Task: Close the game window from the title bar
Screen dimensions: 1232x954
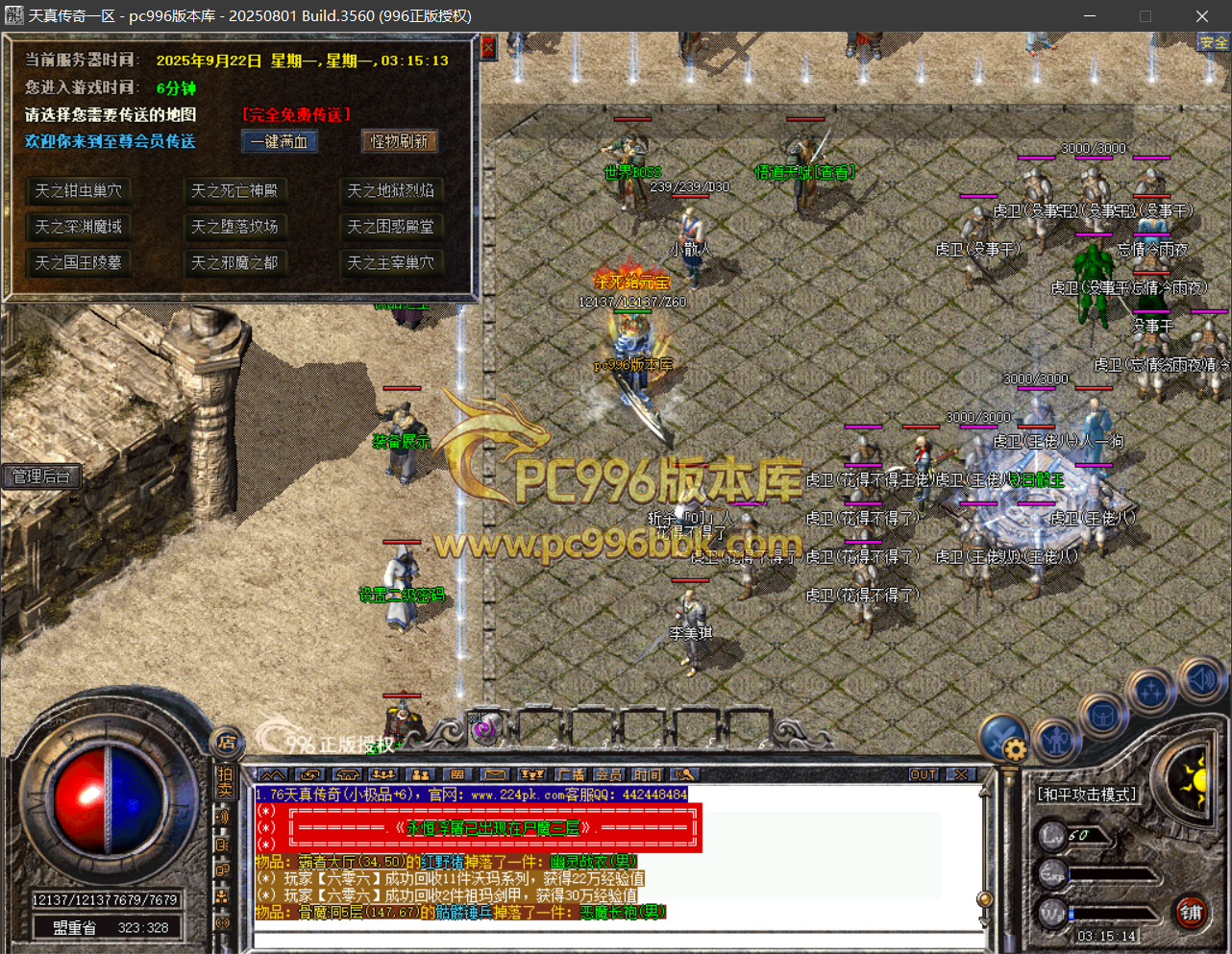Action: point(1201,16)
